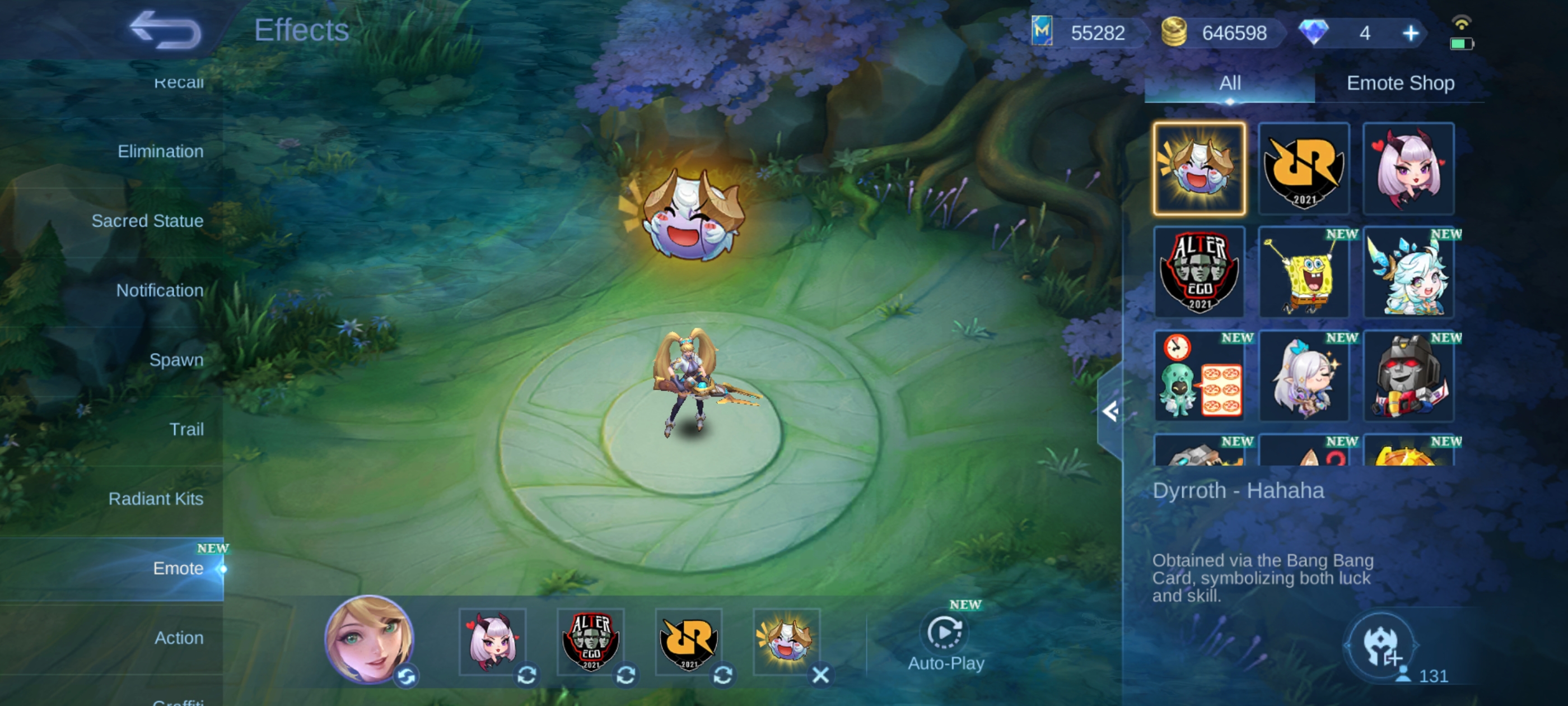Show the All emotes tab
Image resolution: width=1568 pixels, height=706 pixels.
[1229, 83]
